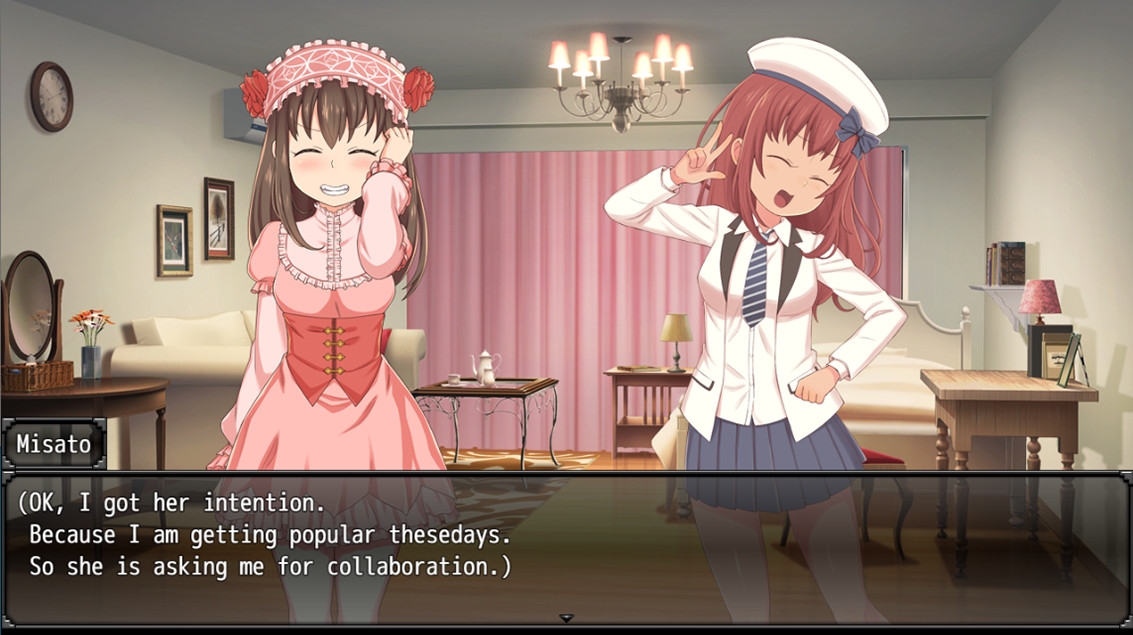
Task: Click the dialogue continue arrow indicator
Action: tap(566, 619)
